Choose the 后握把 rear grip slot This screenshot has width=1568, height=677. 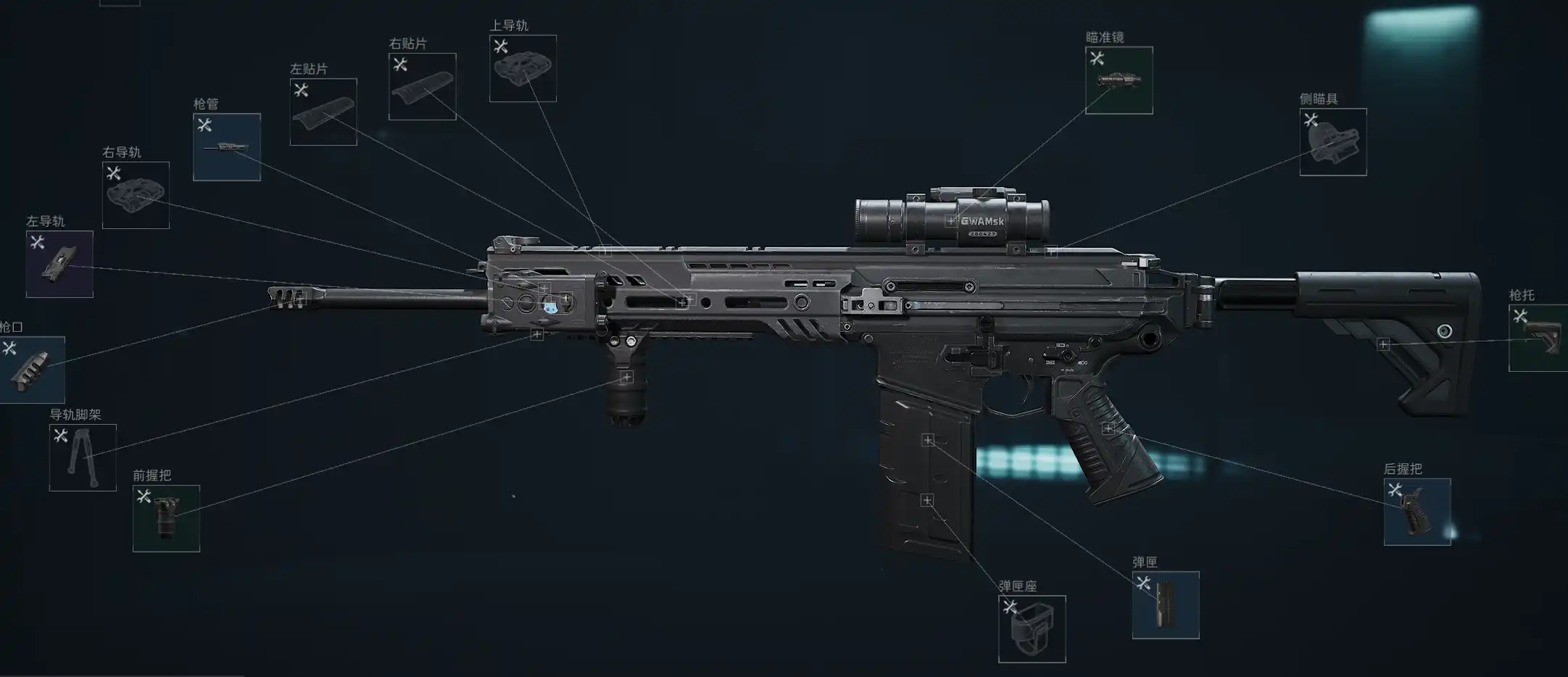click(x=1416, y=512)
